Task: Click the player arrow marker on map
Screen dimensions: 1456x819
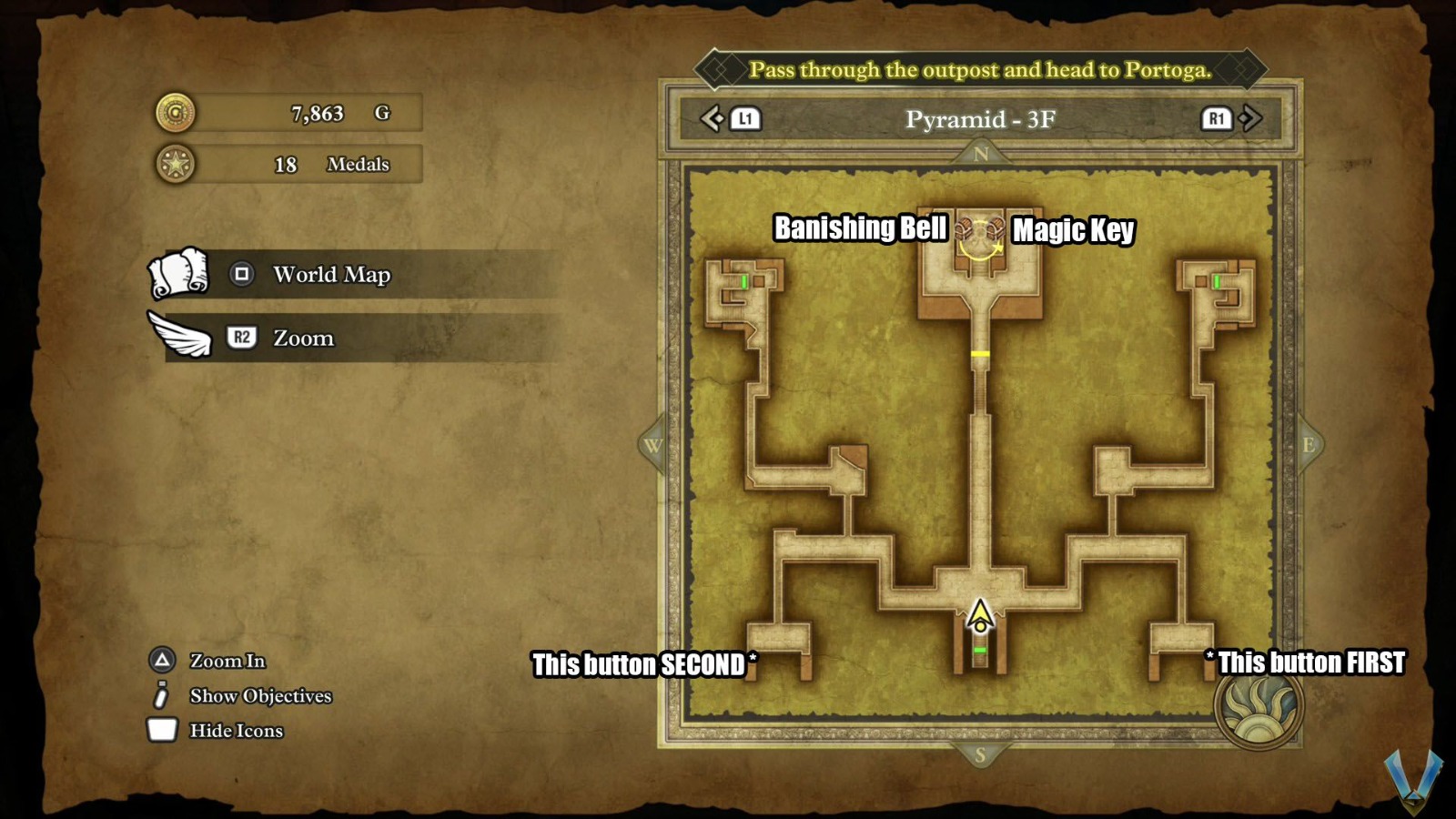Action: click(x=980, y=616)
